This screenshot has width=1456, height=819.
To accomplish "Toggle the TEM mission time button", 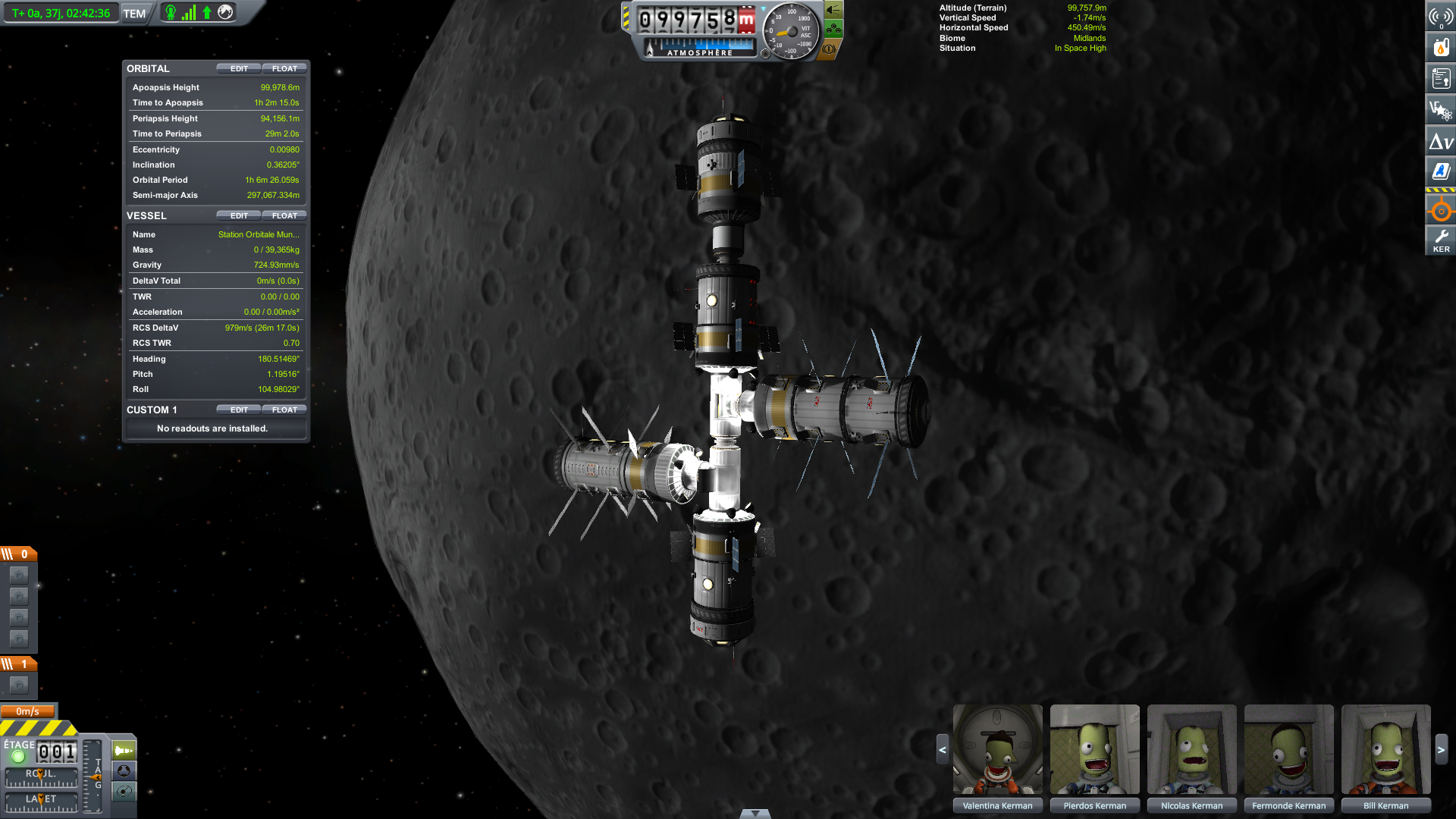I will [x=134, y=14].
